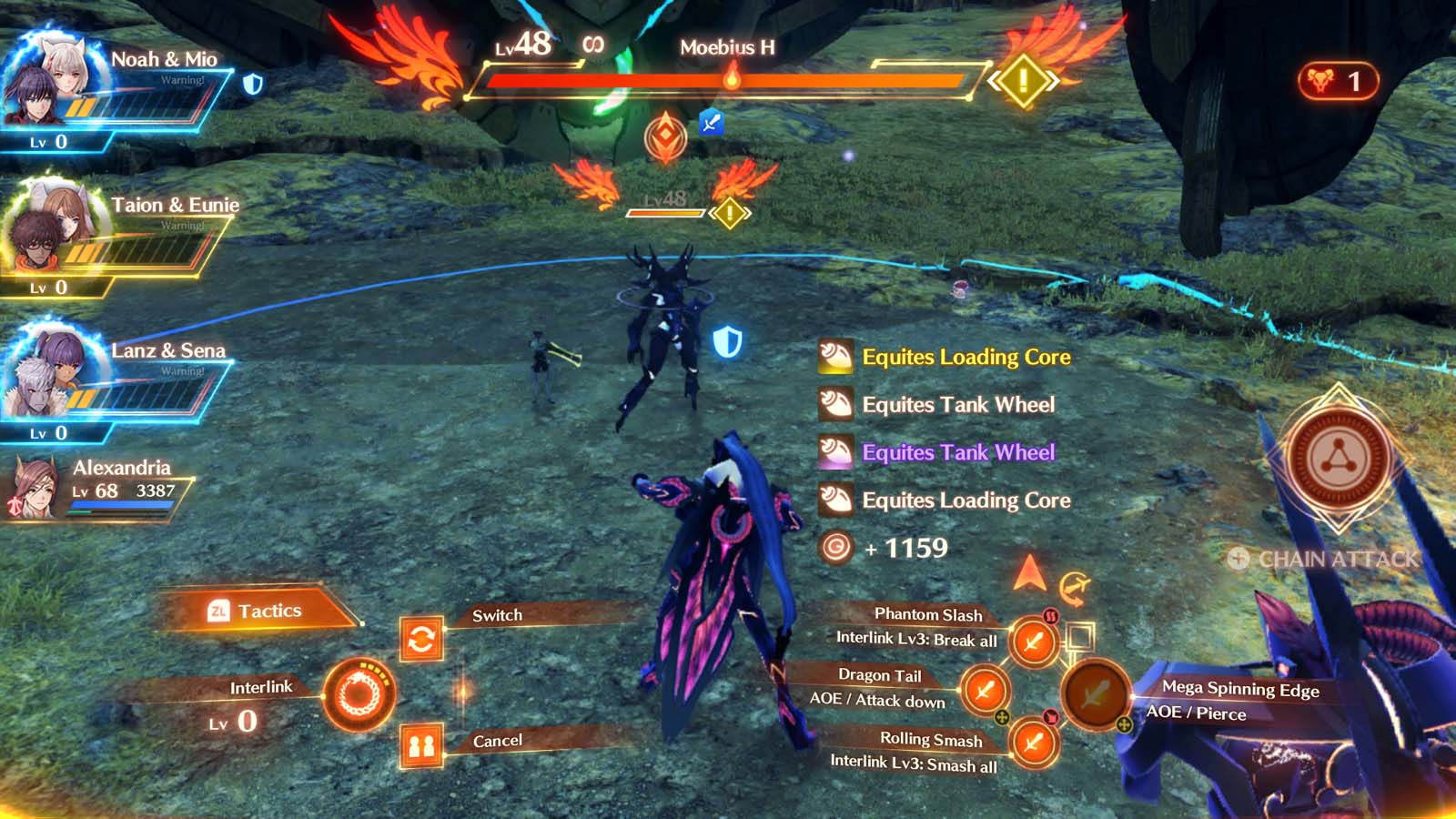Viewport: 1456px width, 819px height.
Task: Select Alexandria's hero portrait
Action: click(x=34, y=488)
